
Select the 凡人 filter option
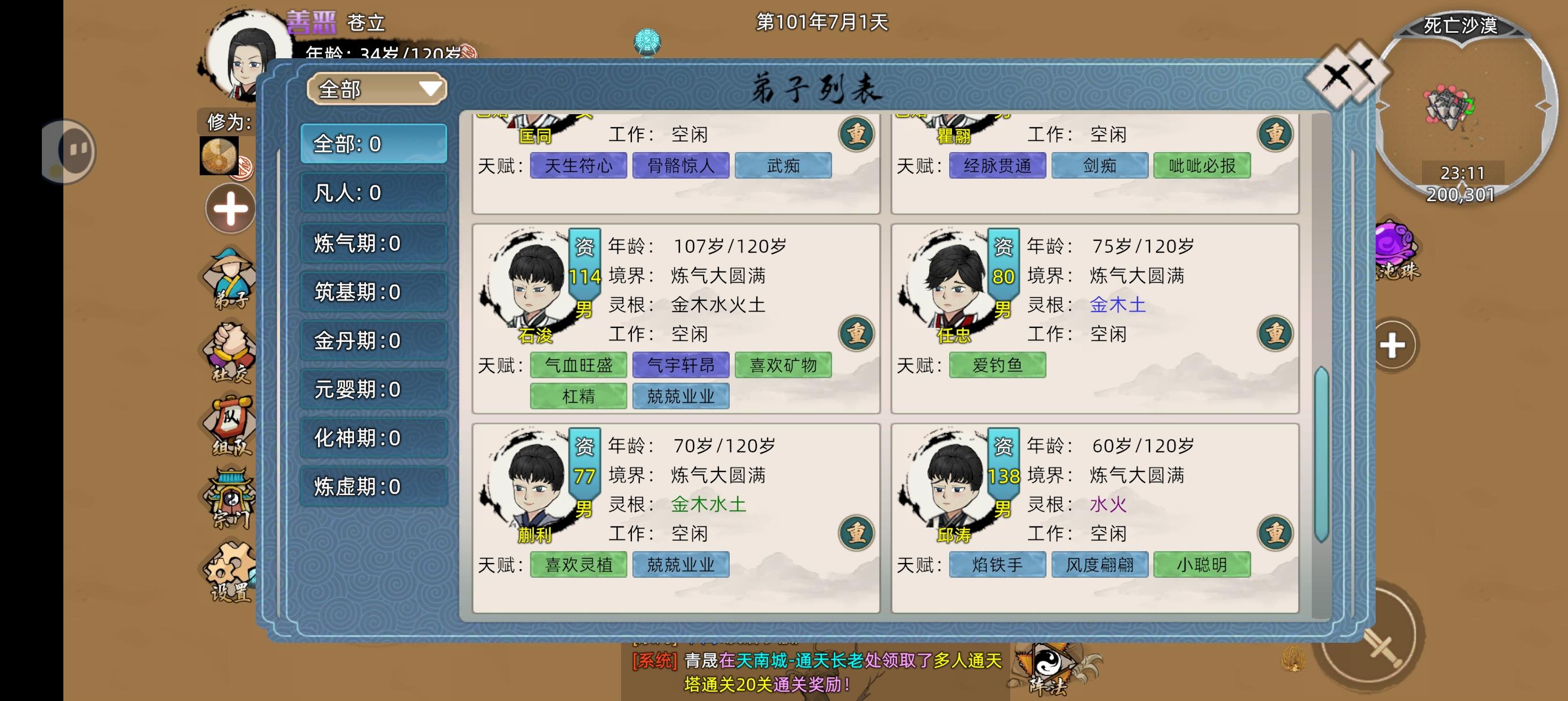coord(374,192)
